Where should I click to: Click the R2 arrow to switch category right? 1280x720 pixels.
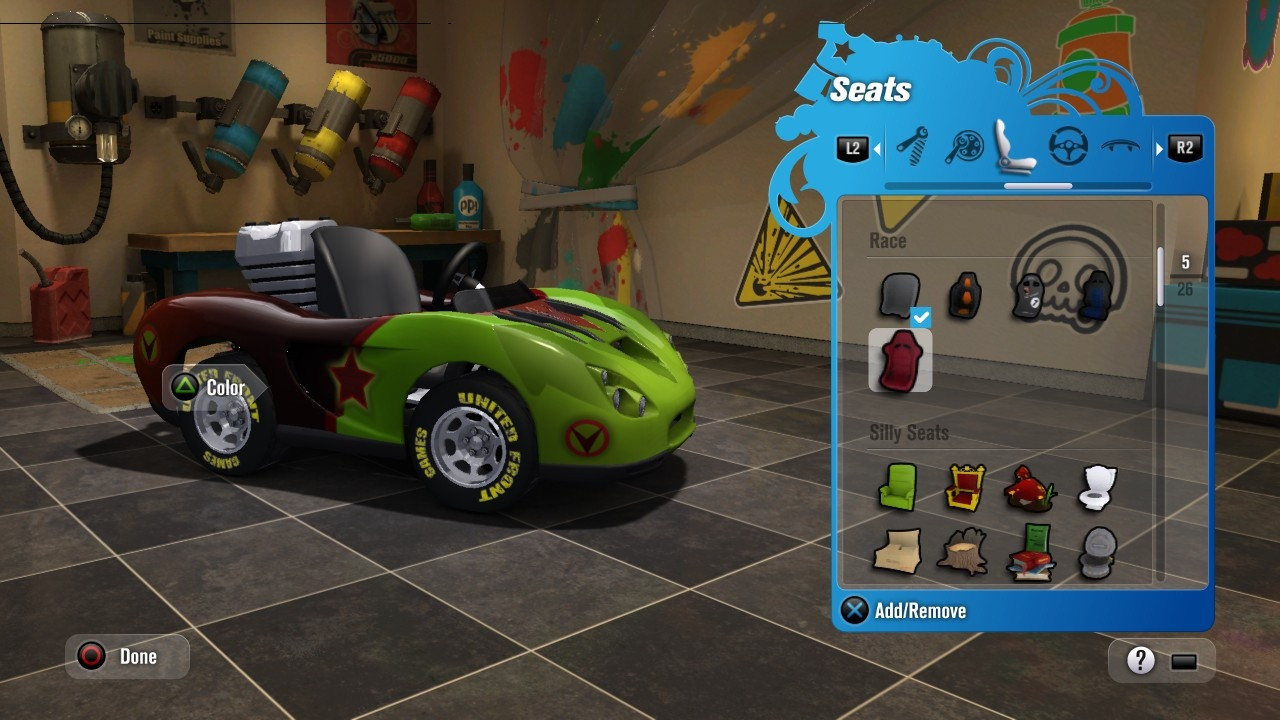(1184, 147)
